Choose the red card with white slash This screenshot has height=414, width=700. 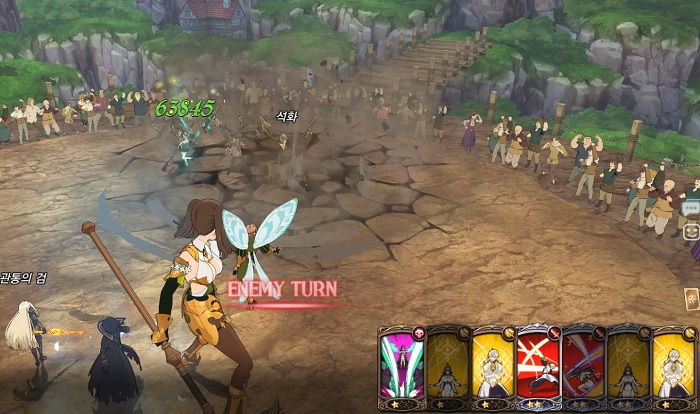(x=538, y=367)
